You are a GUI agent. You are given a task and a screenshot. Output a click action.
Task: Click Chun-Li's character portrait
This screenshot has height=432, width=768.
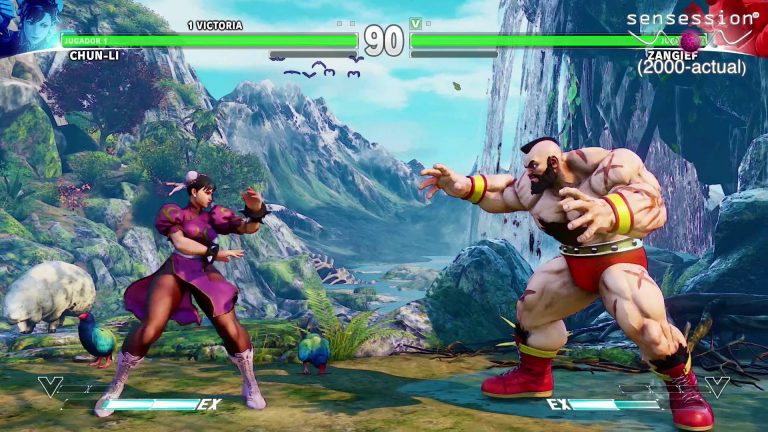click(28, 25)
